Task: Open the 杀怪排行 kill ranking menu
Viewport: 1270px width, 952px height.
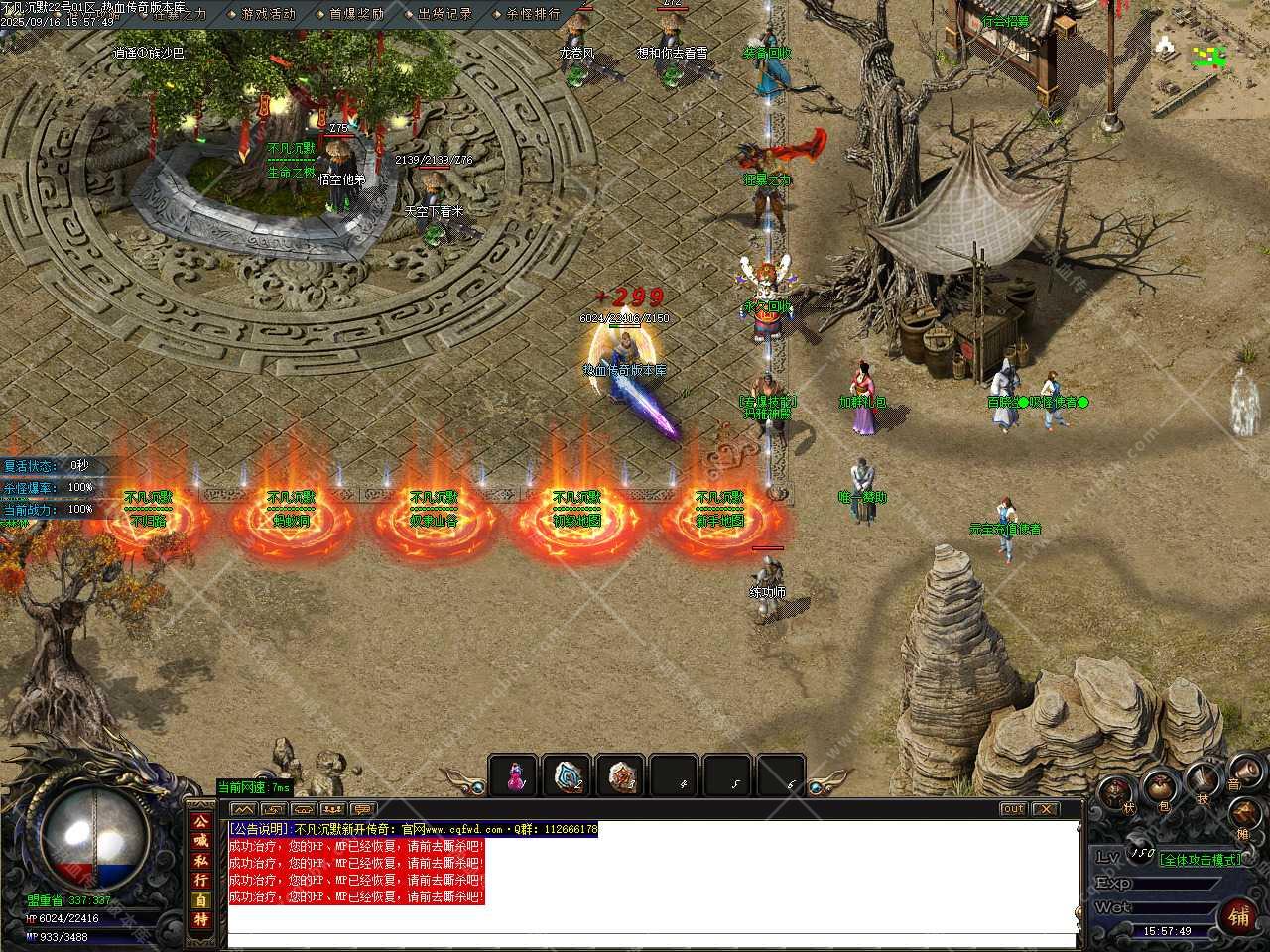Action: (532, 14)
